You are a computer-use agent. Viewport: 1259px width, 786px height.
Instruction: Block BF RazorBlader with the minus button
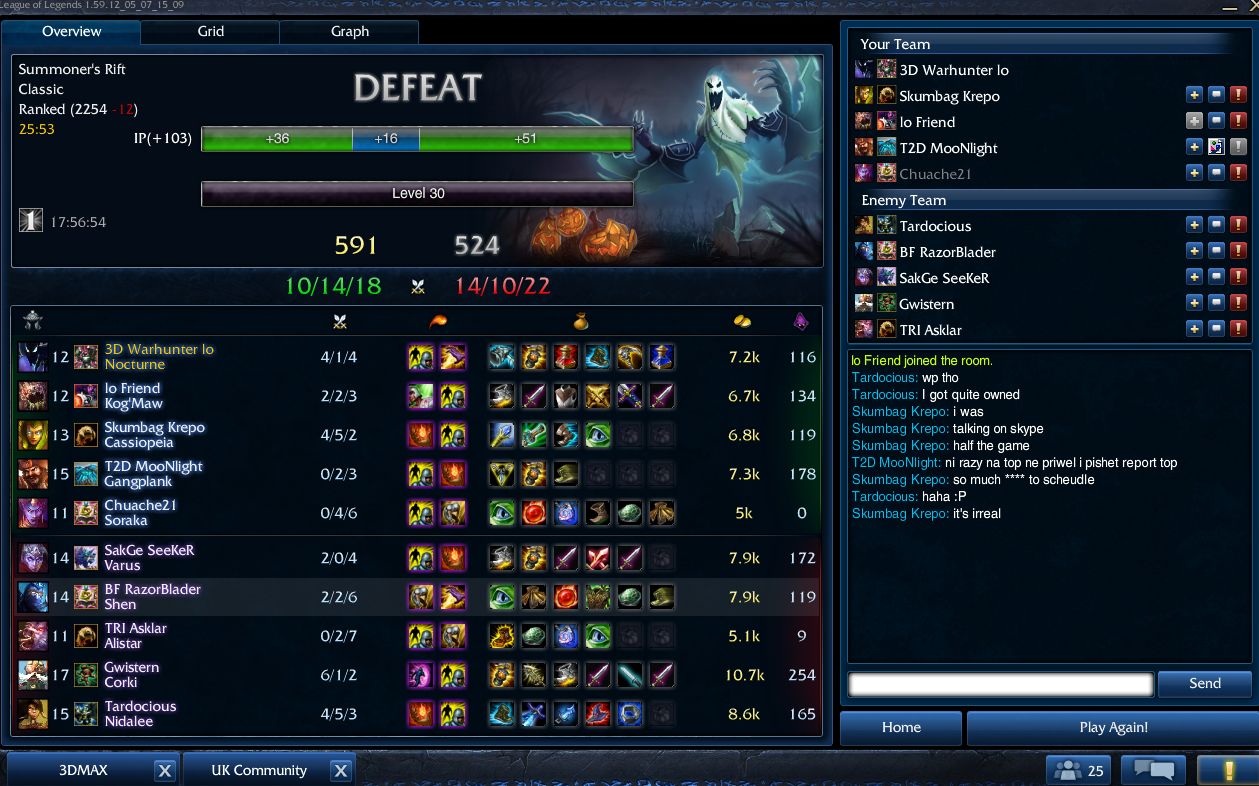coord(1216,252)
